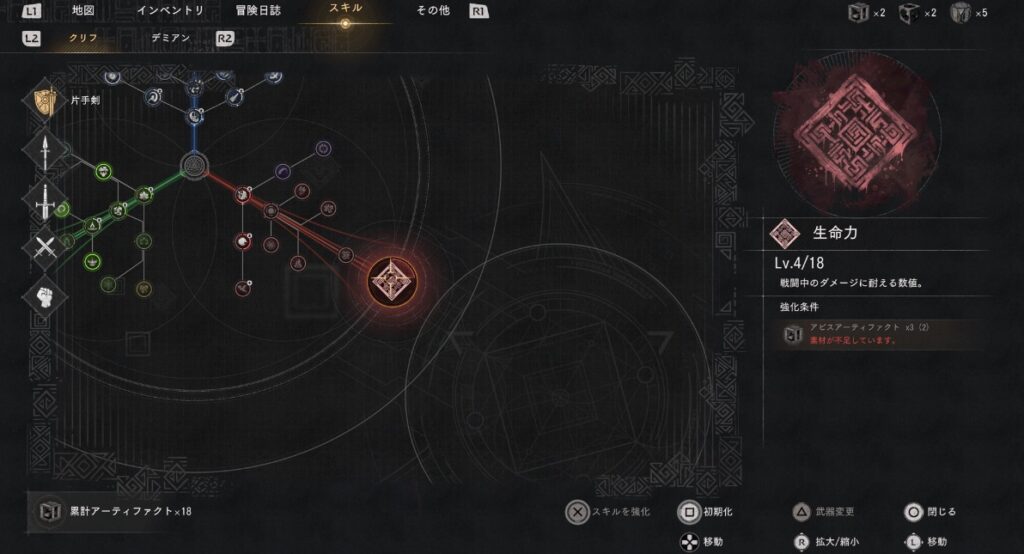Switch to the インベントリ tab
Image resolution: width=1024 pixels, height=554 pixels.
171,11
